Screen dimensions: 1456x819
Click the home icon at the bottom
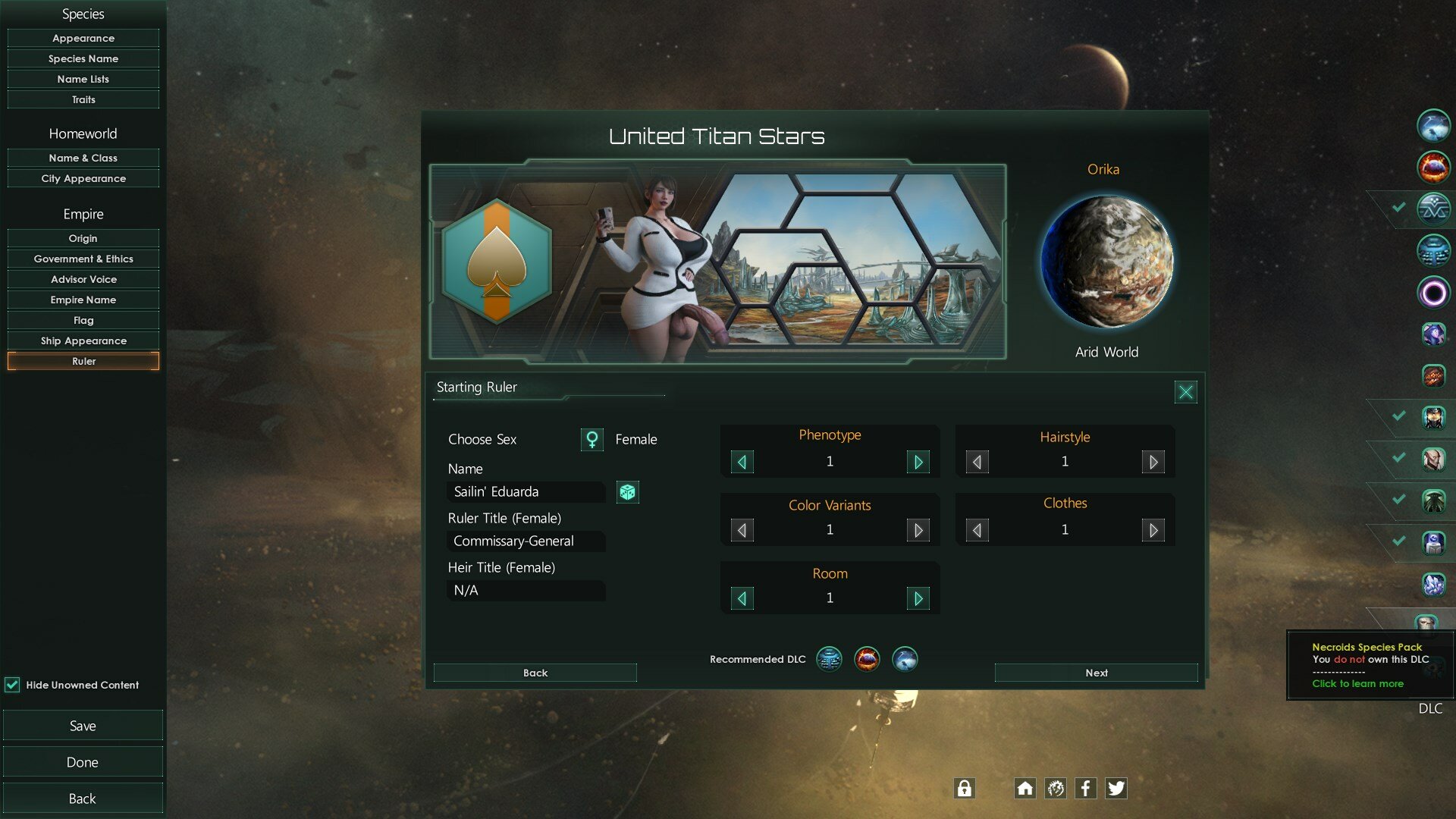pos(1025,788)
